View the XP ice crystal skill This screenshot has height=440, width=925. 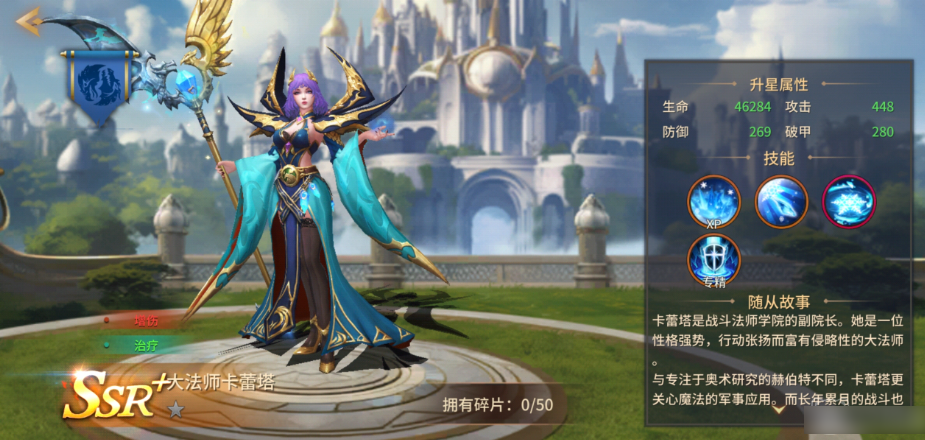(713, 202)
